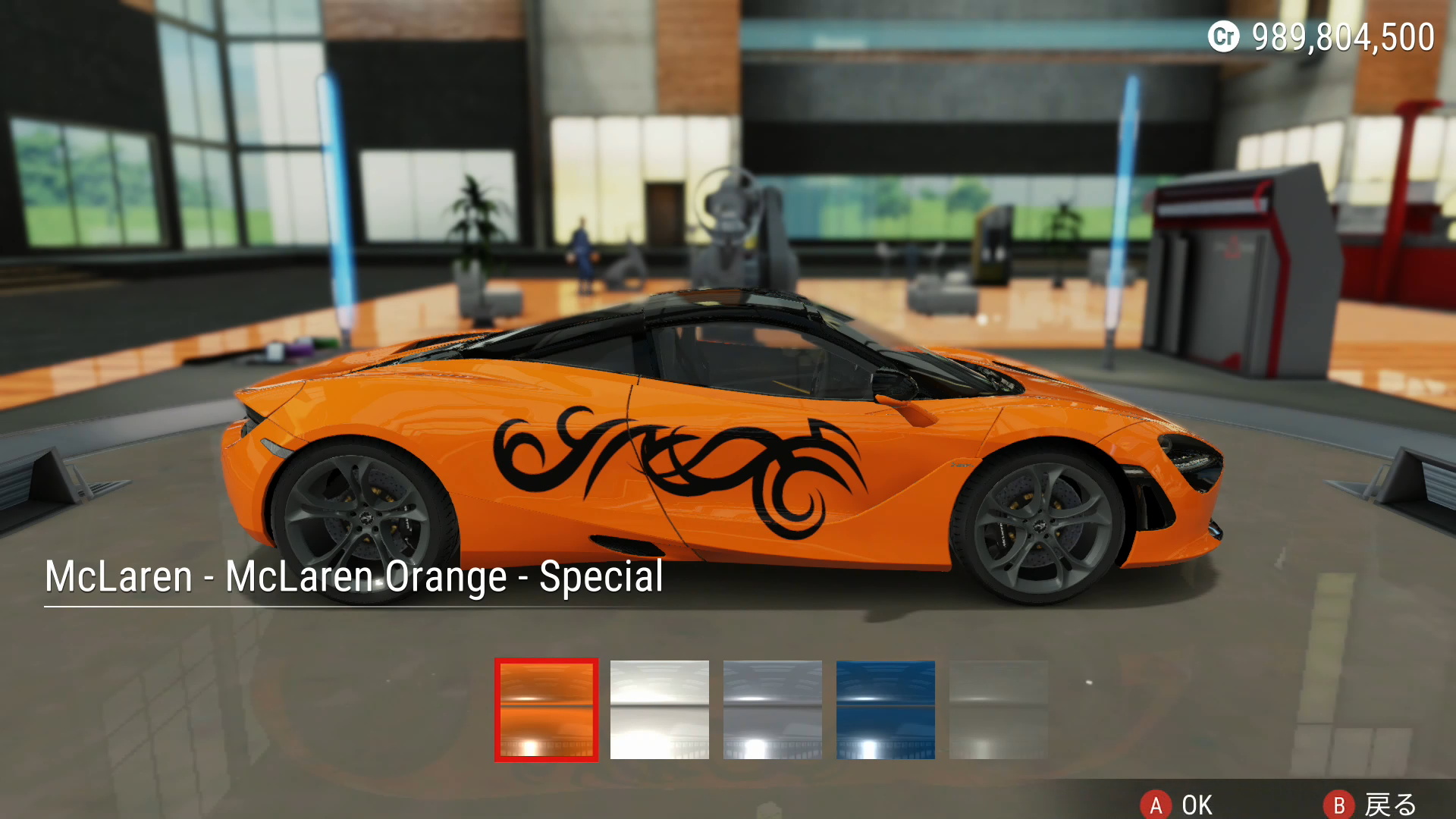The width and height of the screenshot is (1456, 819).
Task: Choose the faded dark grey paint swatch
Action: click(x=998, y=710)
